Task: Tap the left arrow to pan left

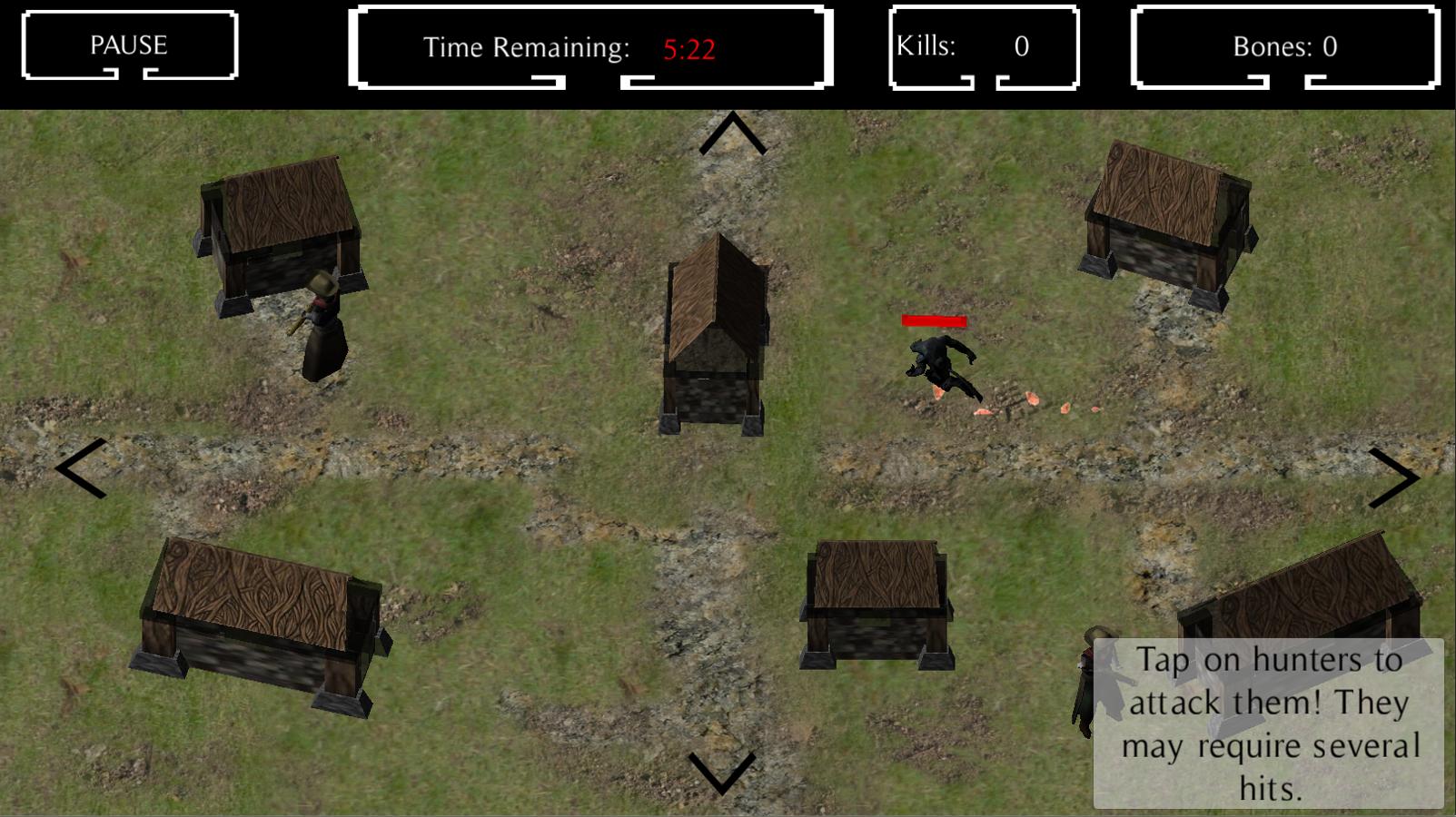Action: click(82, 468)
